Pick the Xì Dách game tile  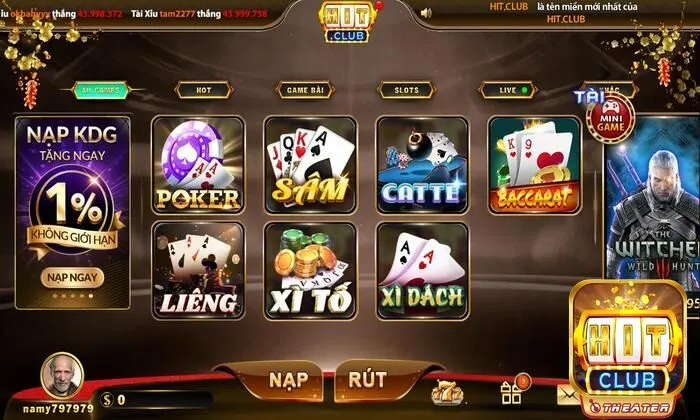(421, 270)
